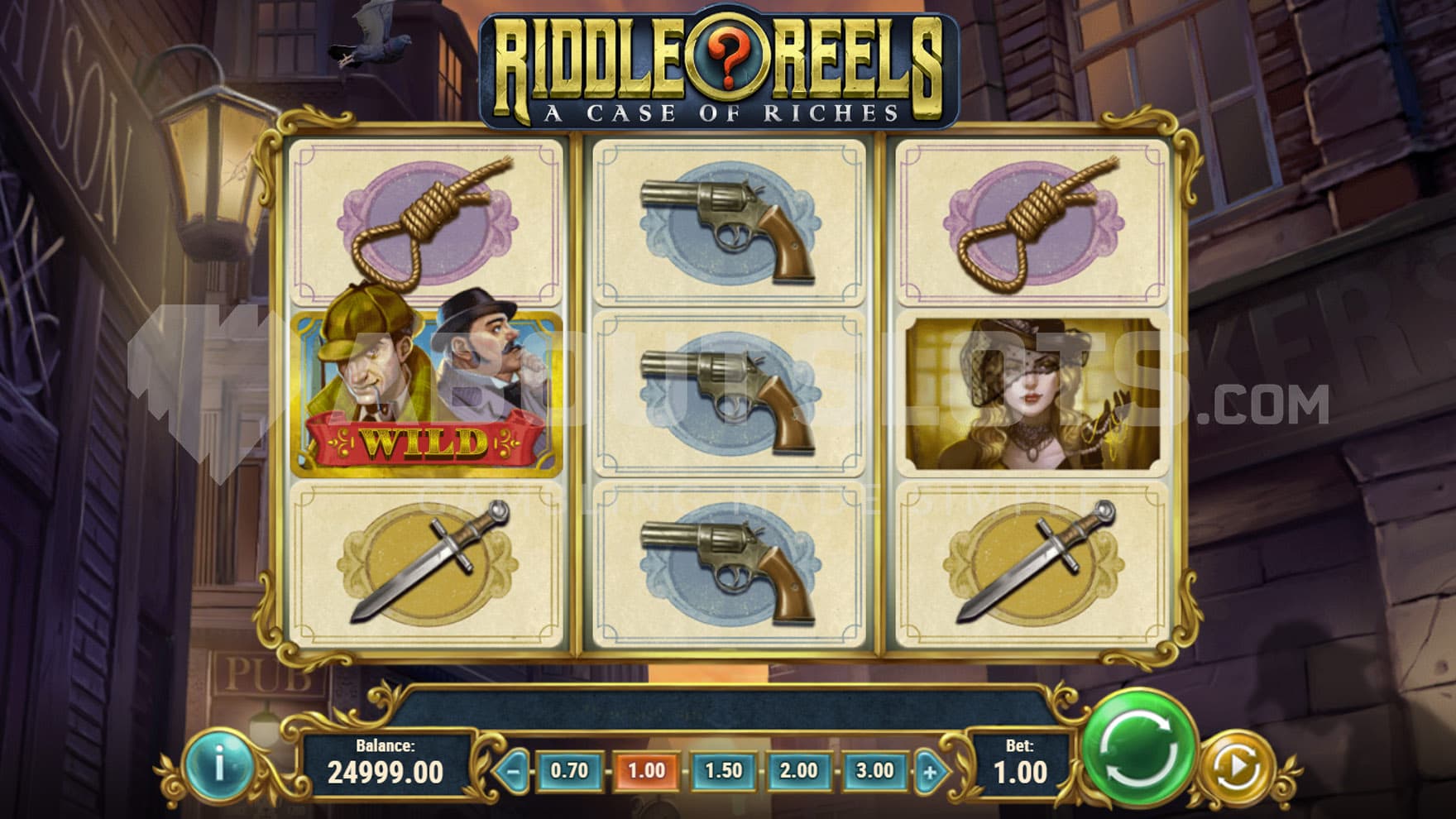Viewport: 1456px width, 819px height.
Task: Open the game info paytable
Action: (x=218, y=765)
